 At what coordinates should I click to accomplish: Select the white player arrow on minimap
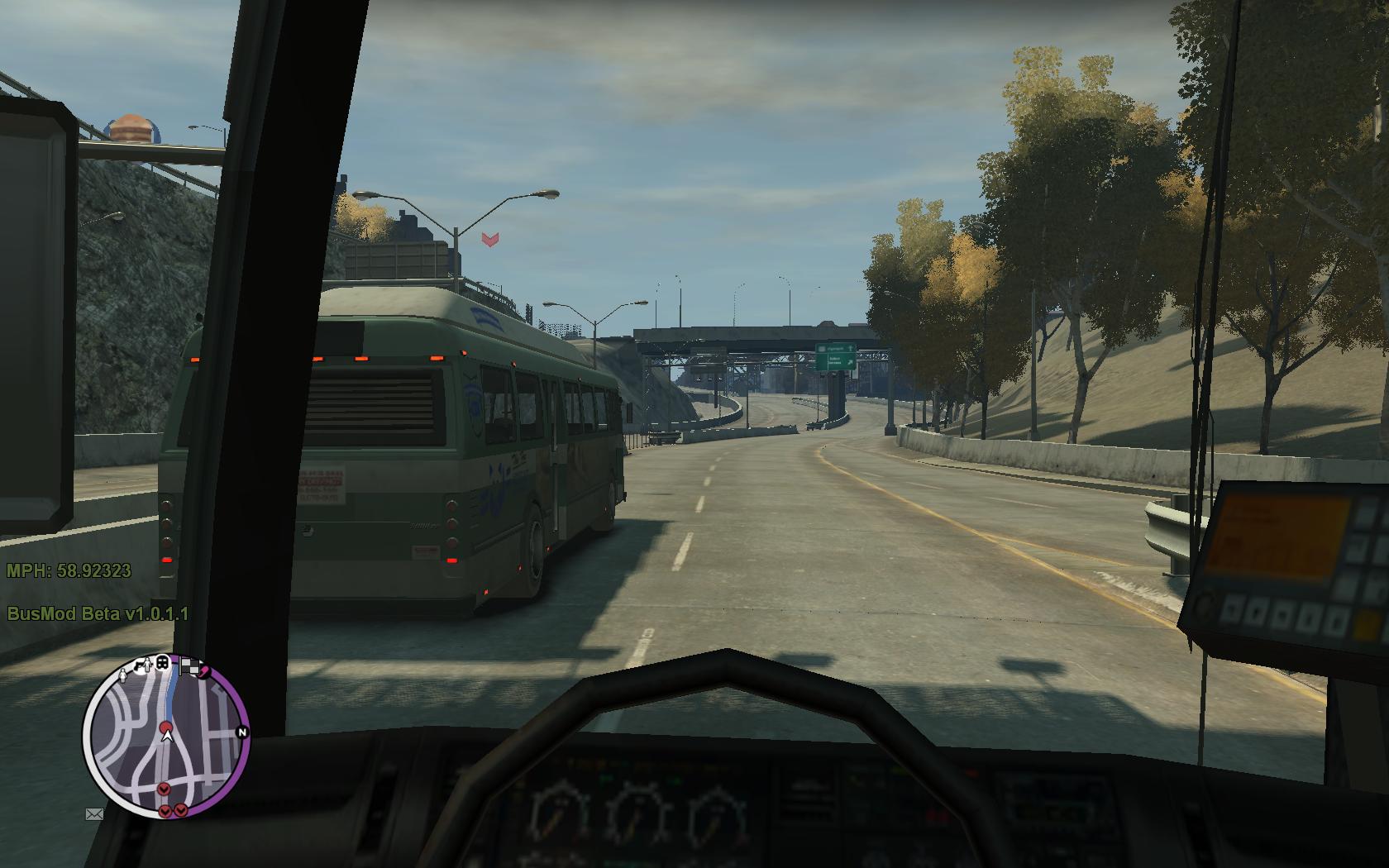[166, 732]
